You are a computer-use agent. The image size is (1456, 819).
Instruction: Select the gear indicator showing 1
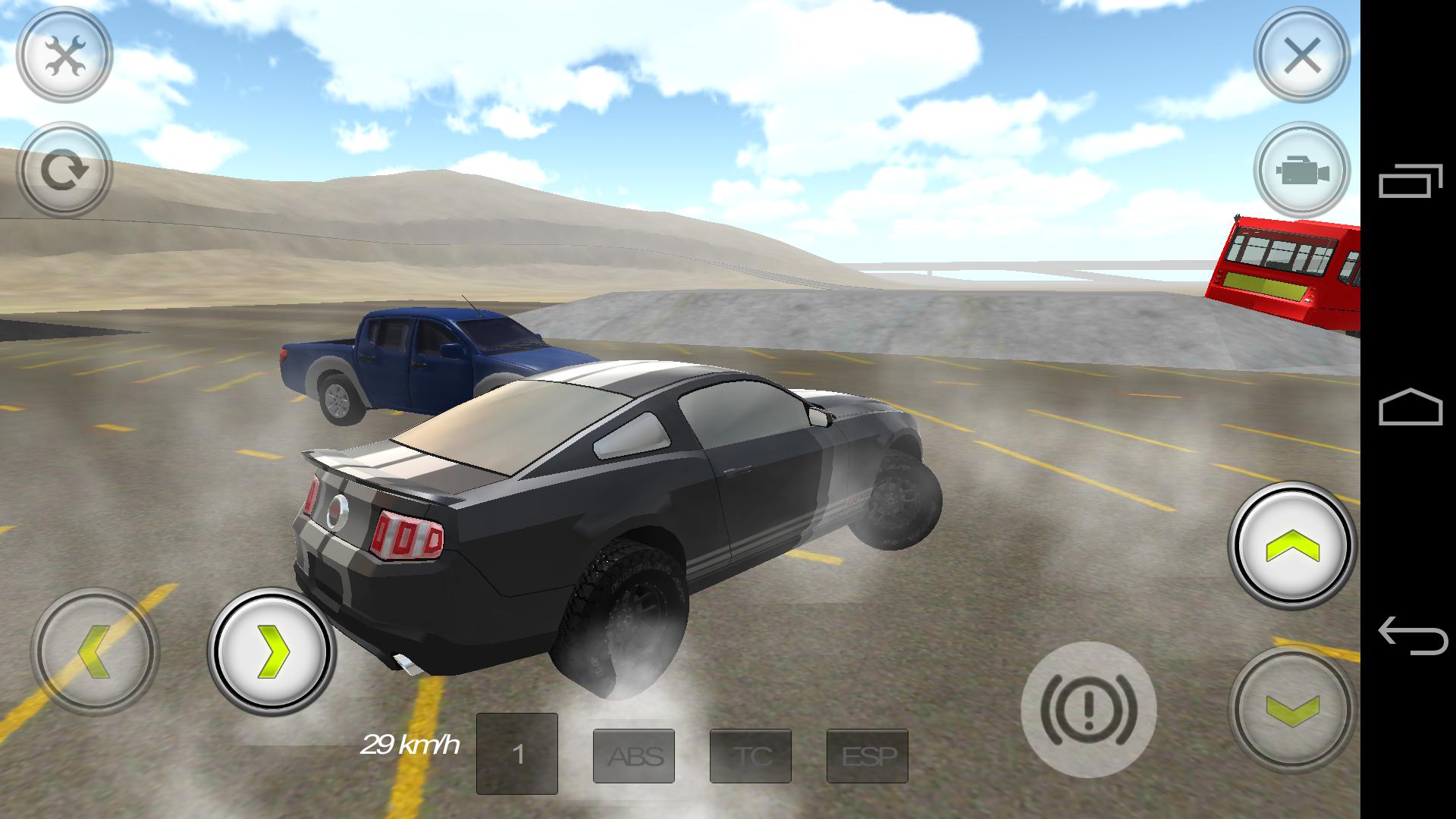517,753
